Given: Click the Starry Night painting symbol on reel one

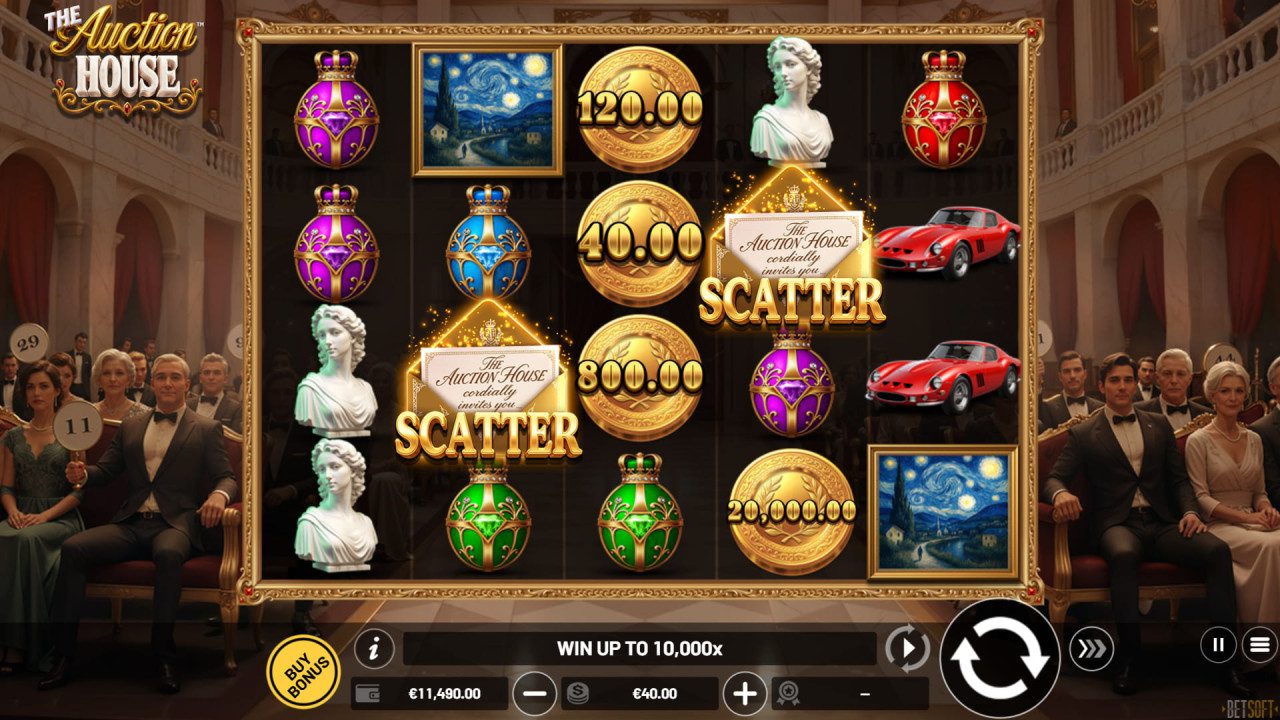Looking at the screenshot, I should click(487, 110).
